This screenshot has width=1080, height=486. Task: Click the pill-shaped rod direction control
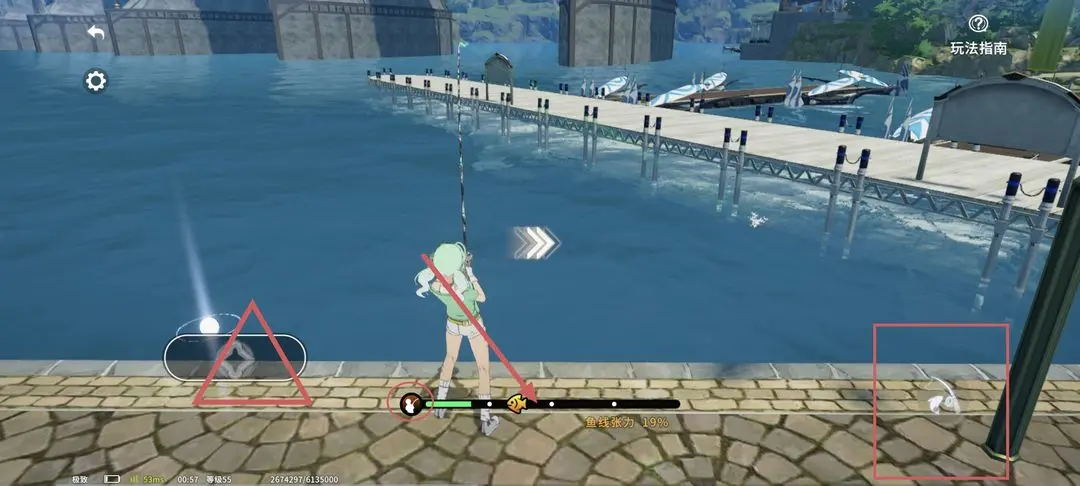pyautogui.click(x=235, y=357)
